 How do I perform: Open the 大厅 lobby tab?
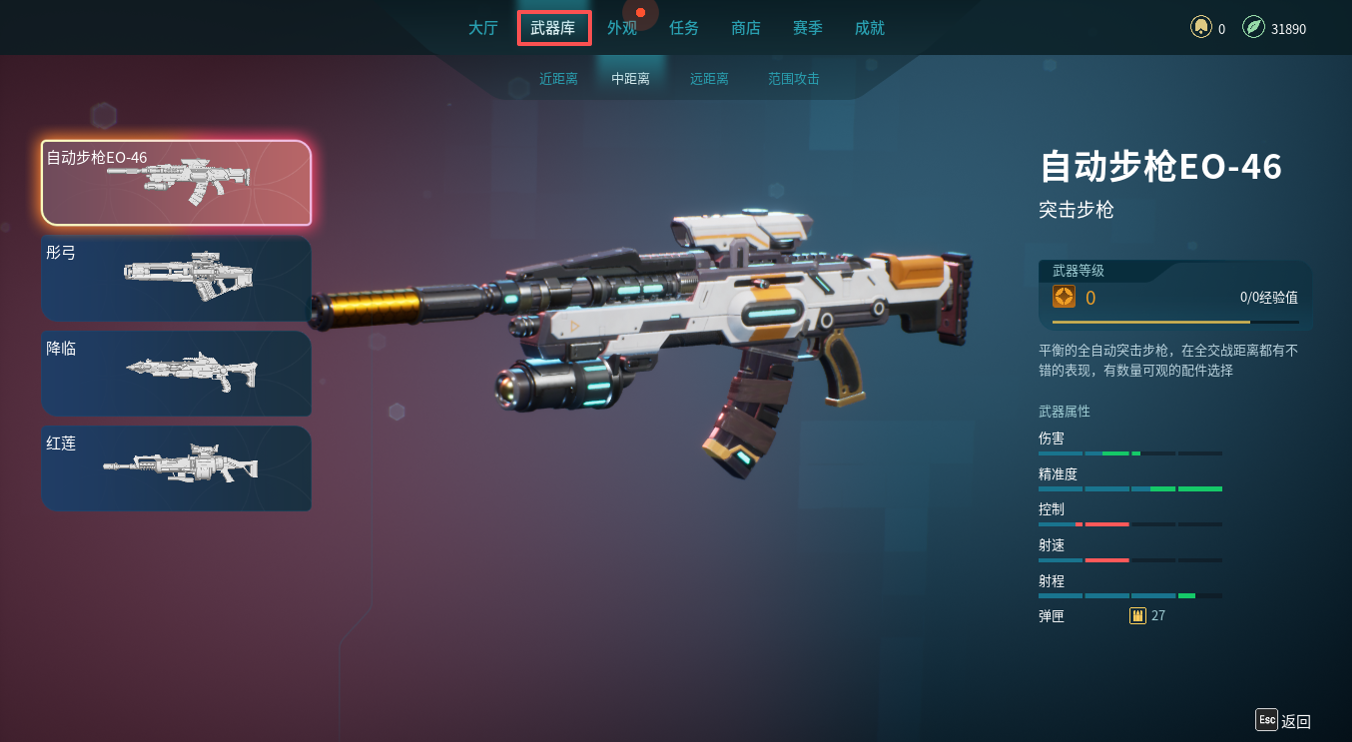pyautogui.click(x=483, y=28)
